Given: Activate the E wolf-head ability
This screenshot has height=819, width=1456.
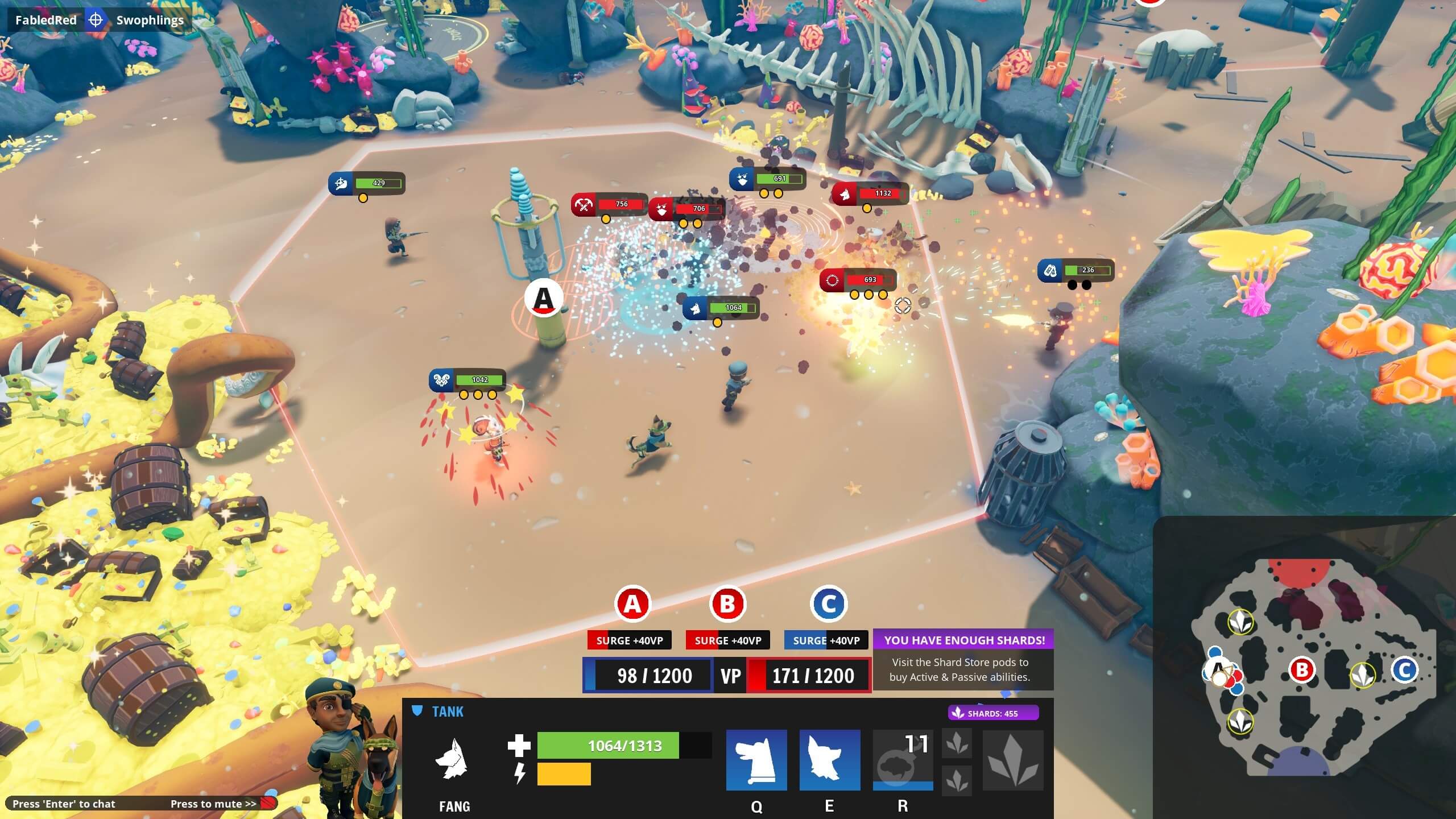Looking at the screenshot, I should 829,760.
